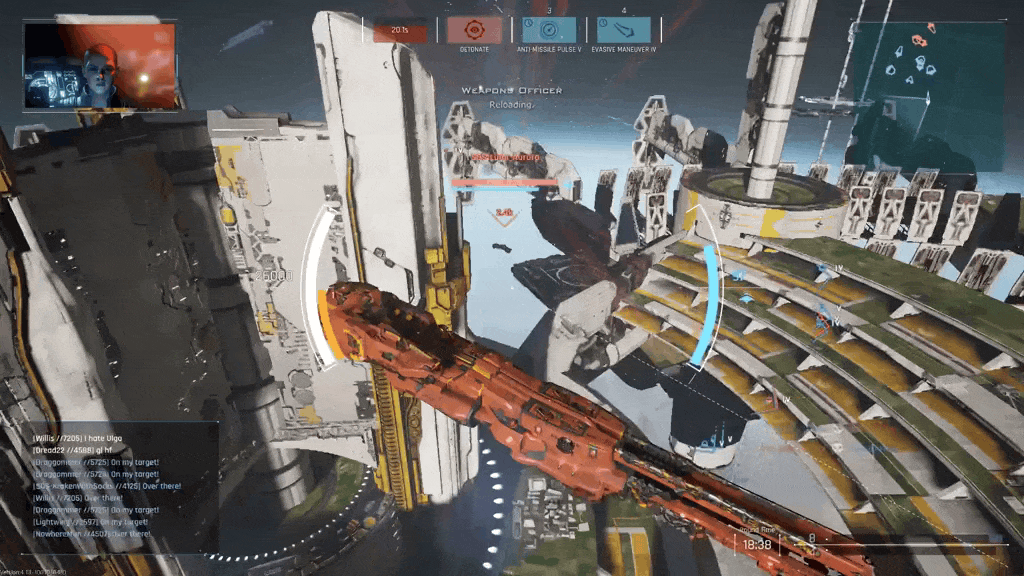
Task: Activate the Detonate ability
Action: click(x=474, y=30)
